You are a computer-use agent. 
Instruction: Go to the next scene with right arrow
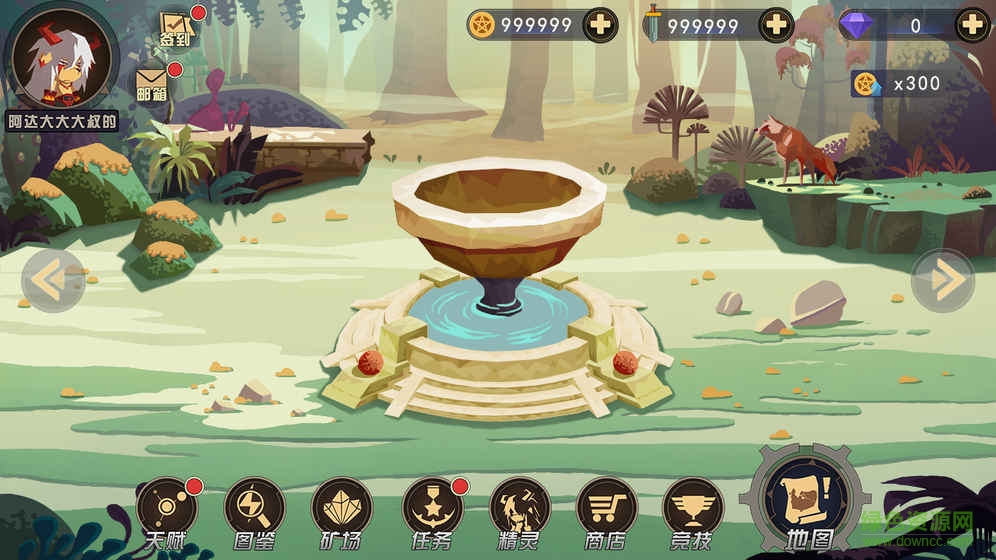pyautogui.click(x=942, y=279)
